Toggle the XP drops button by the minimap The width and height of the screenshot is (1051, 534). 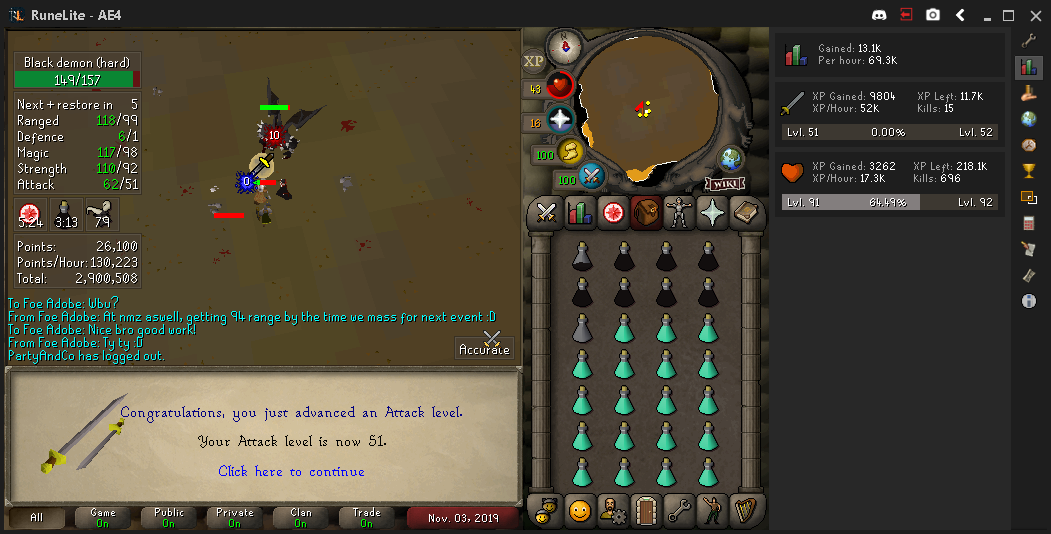[534, 61]
